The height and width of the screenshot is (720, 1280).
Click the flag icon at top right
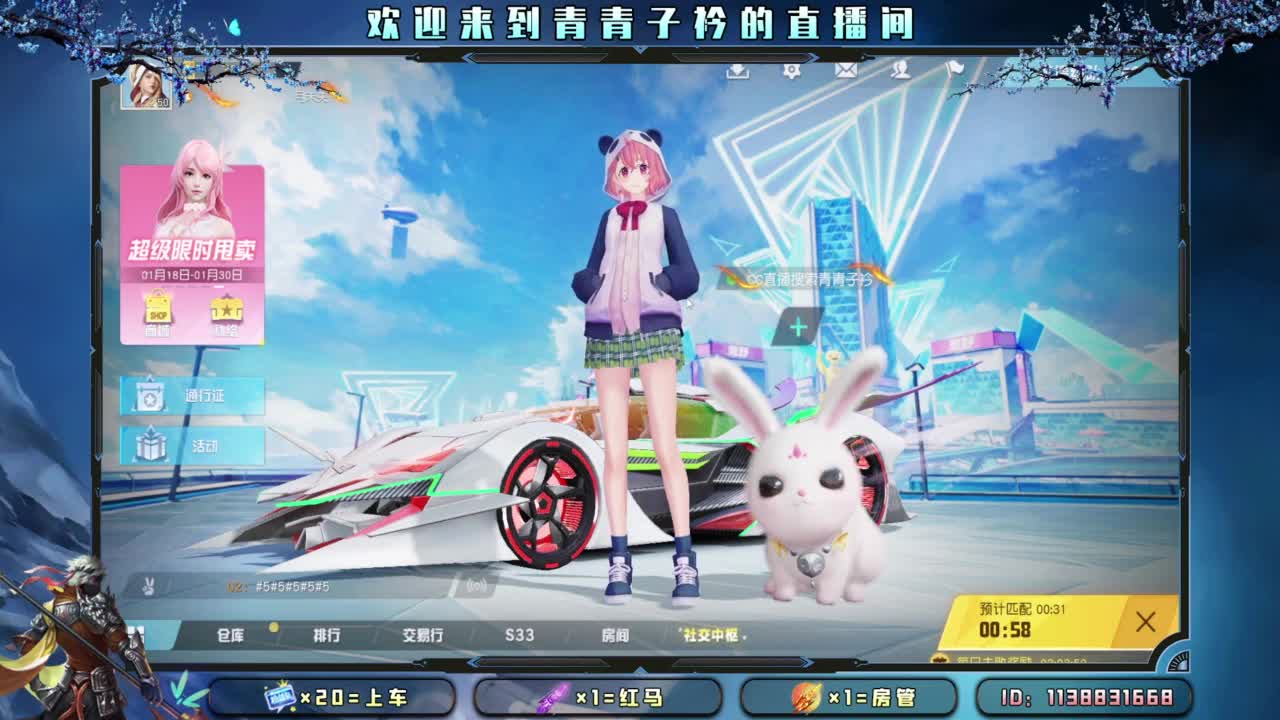955,71
